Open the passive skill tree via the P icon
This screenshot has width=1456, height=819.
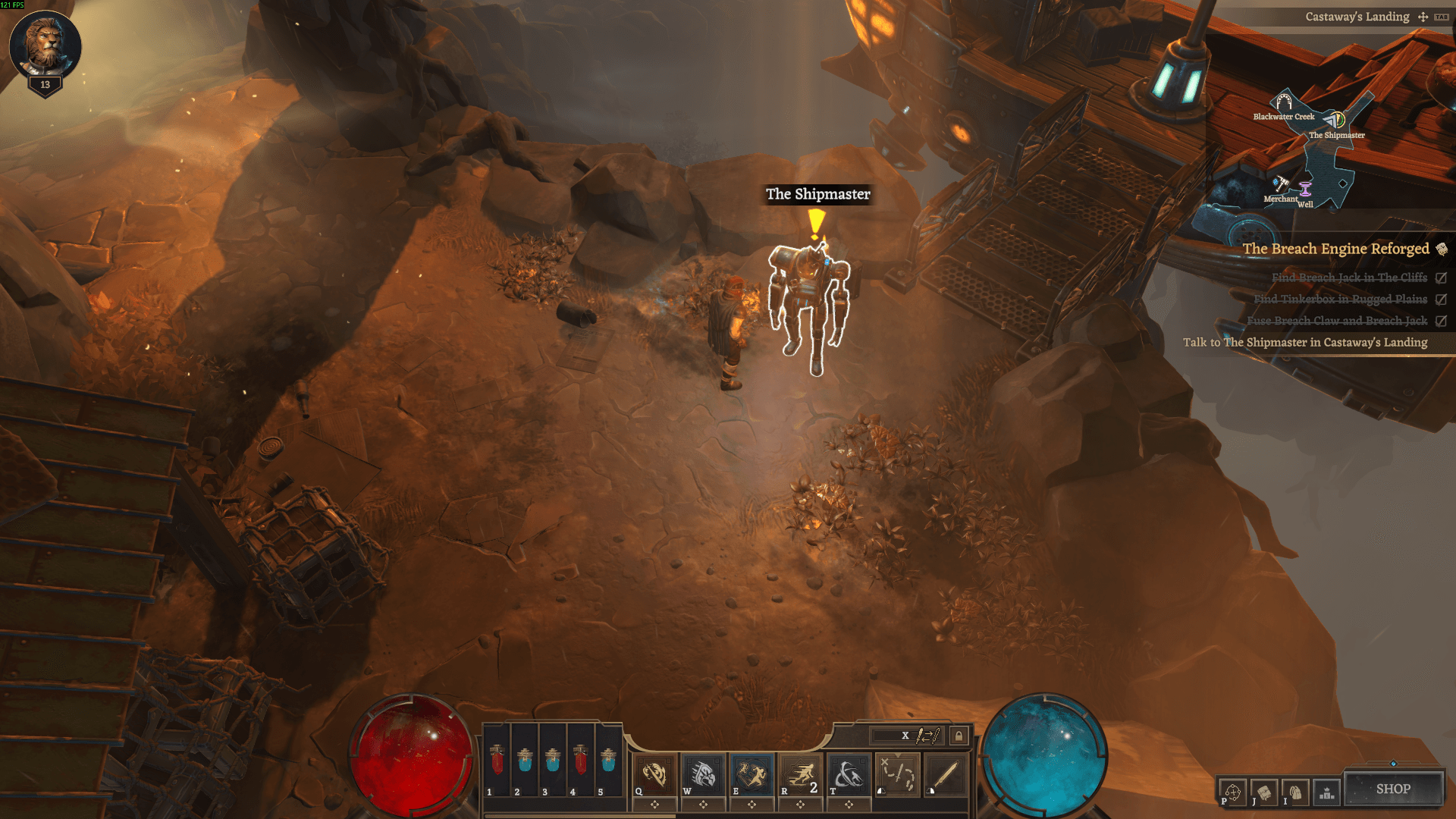tap(1233, 791)
